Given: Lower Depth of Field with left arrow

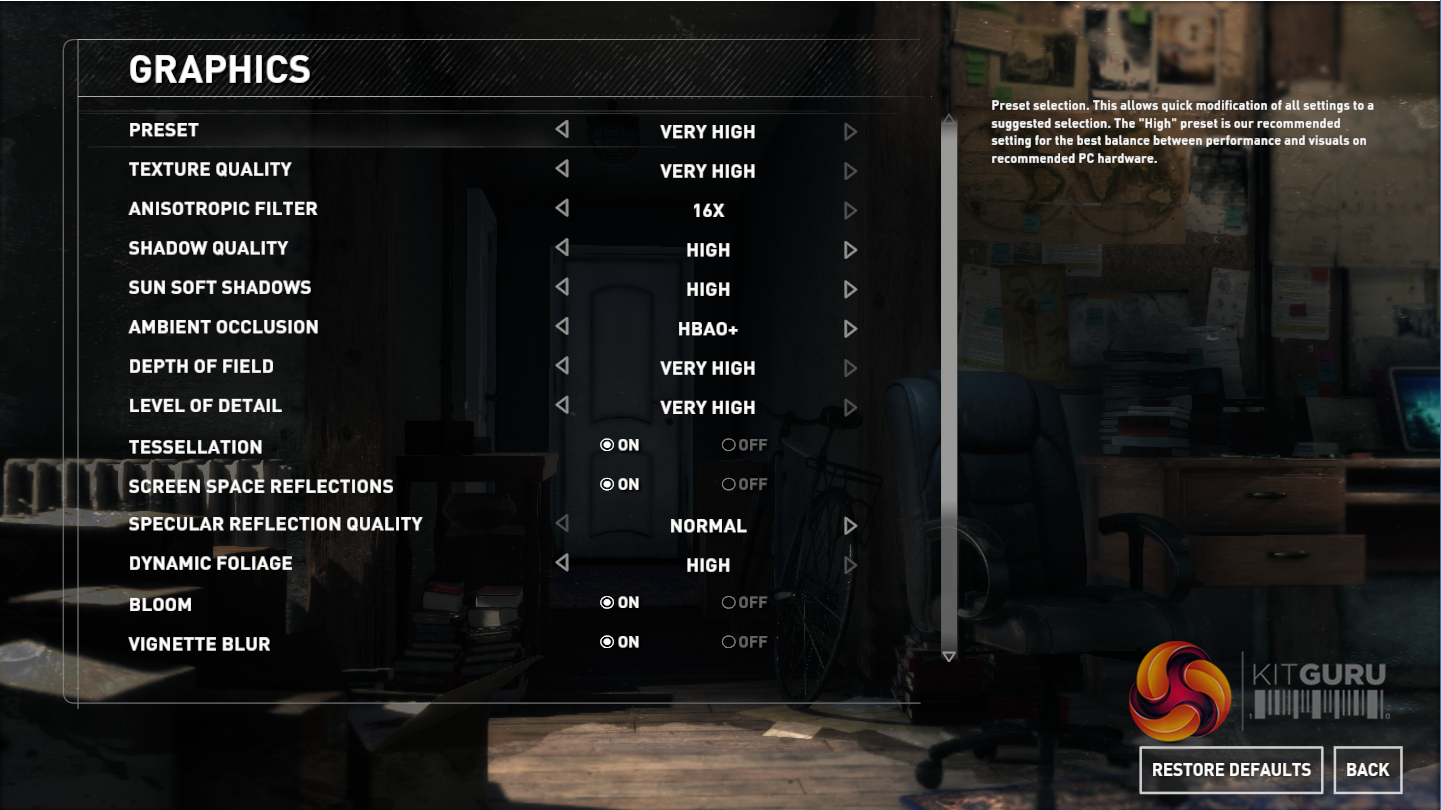Looking at the screenshot, I should (x=562, y=366).
